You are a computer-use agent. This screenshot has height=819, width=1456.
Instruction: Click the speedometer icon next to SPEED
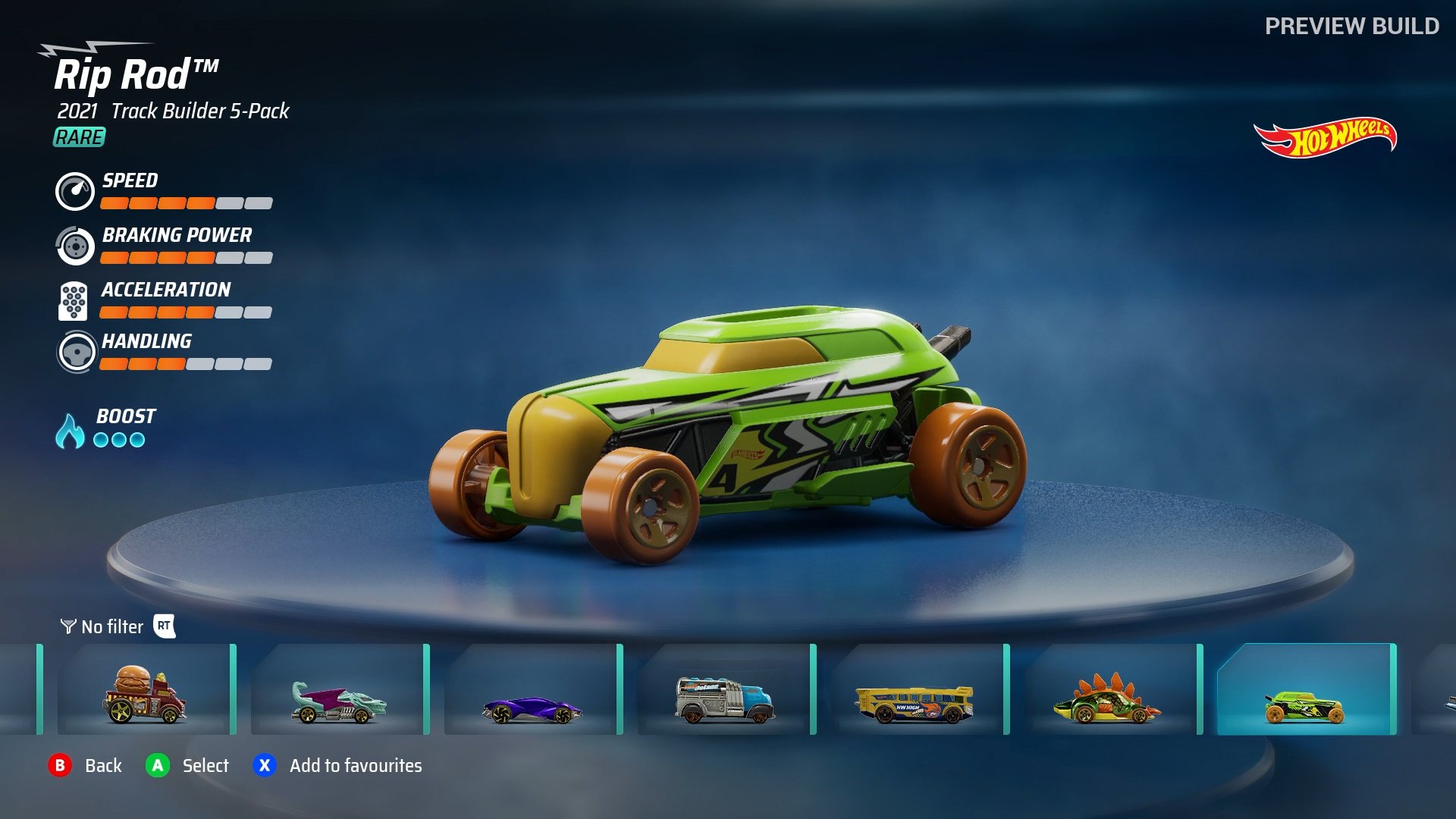(74, 192)
